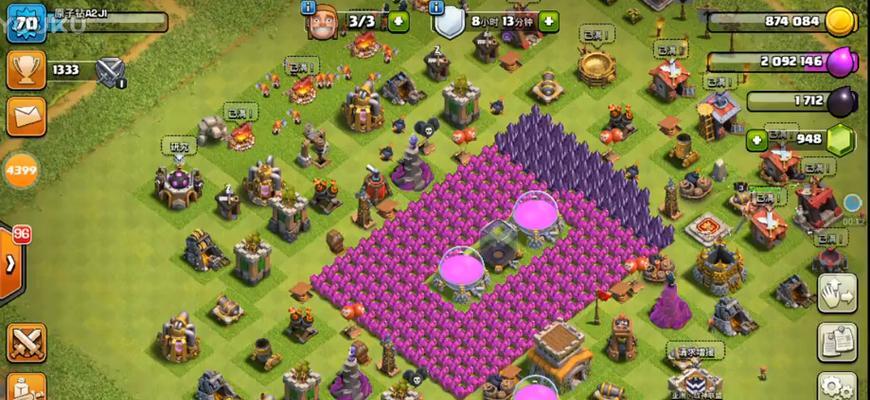Click the shield icon beside the timer
Image resolution: width=870 pixels, height=400 pixels.
449,21
